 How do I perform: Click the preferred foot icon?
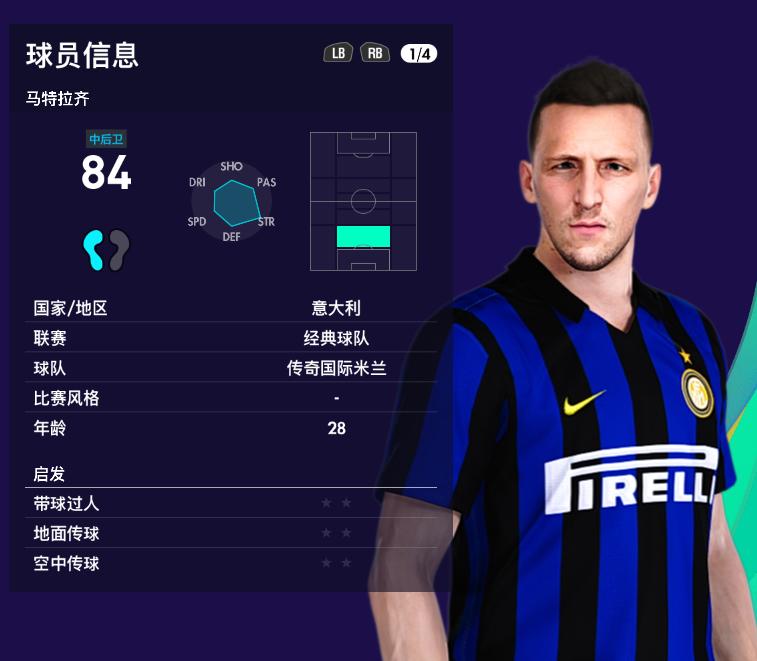pyautogui.click(x=106, y=249)
